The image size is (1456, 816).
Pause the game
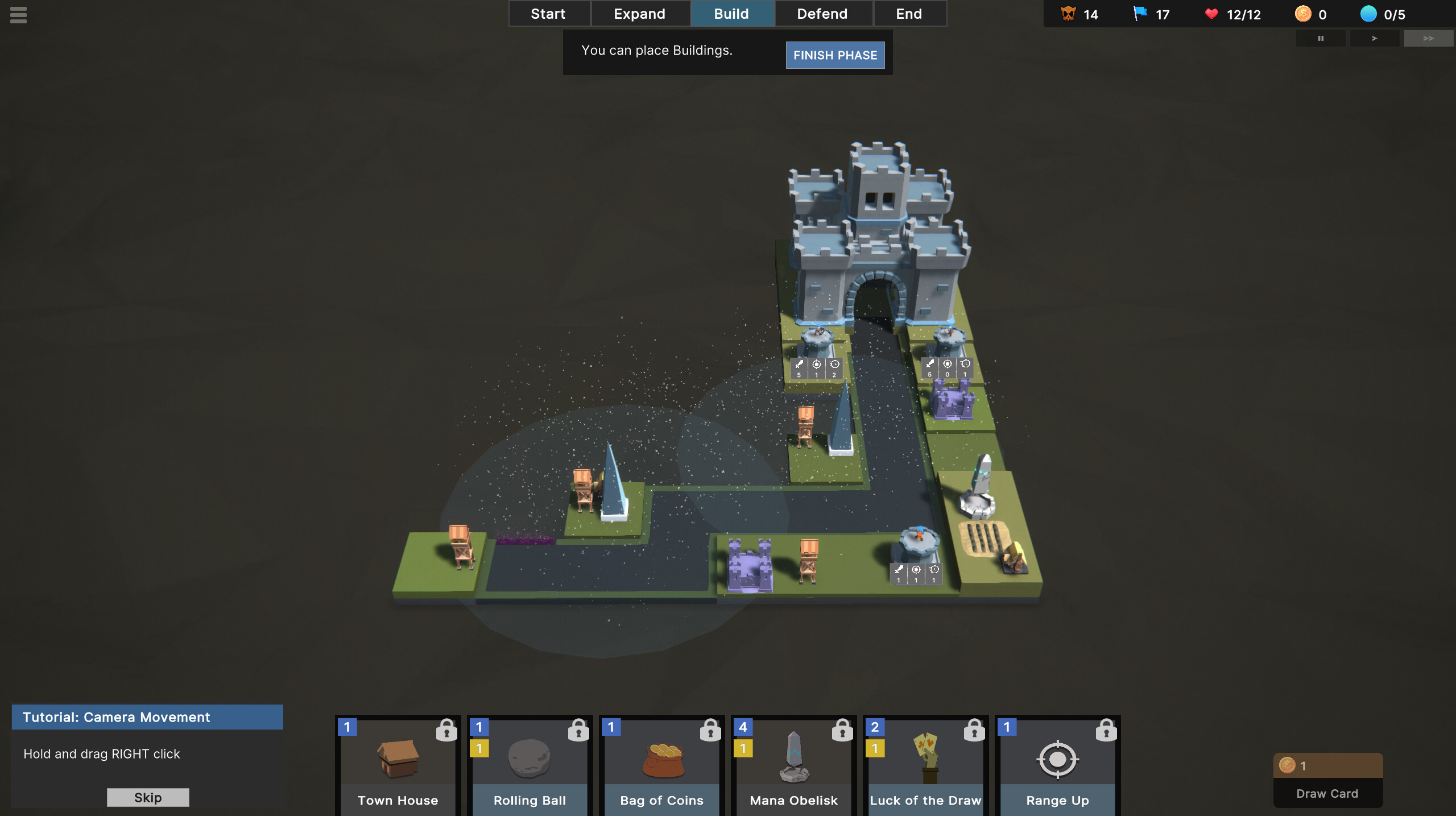(x=1321, y=38)
